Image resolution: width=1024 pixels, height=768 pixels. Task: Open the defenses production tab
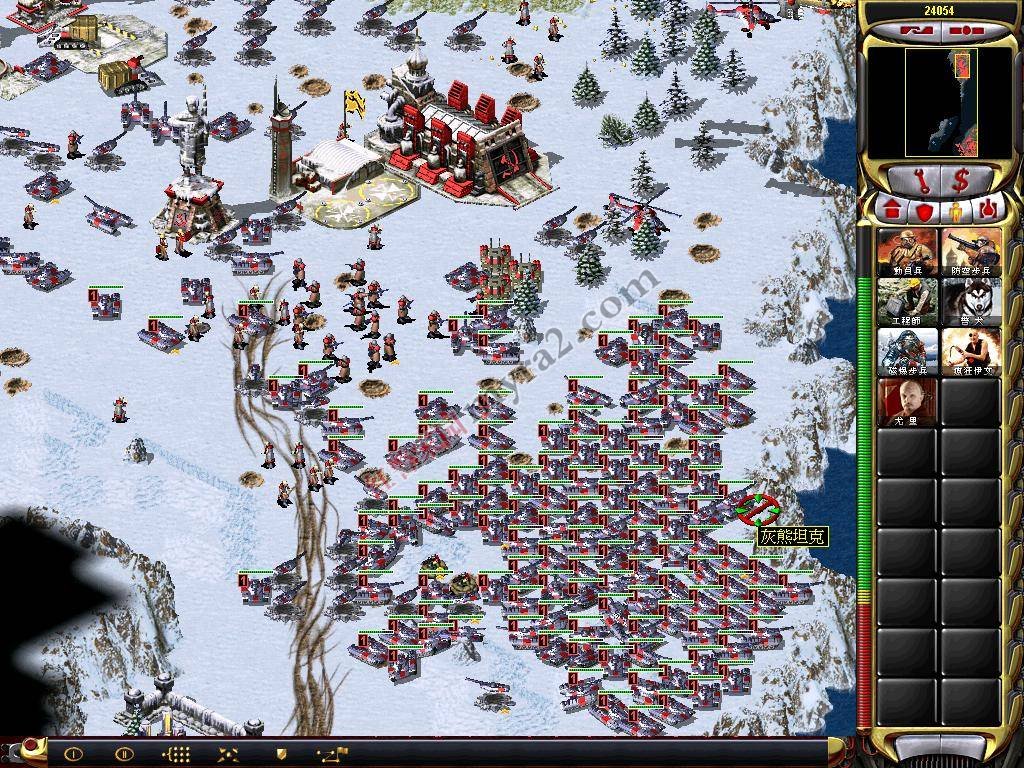point(924,211)
